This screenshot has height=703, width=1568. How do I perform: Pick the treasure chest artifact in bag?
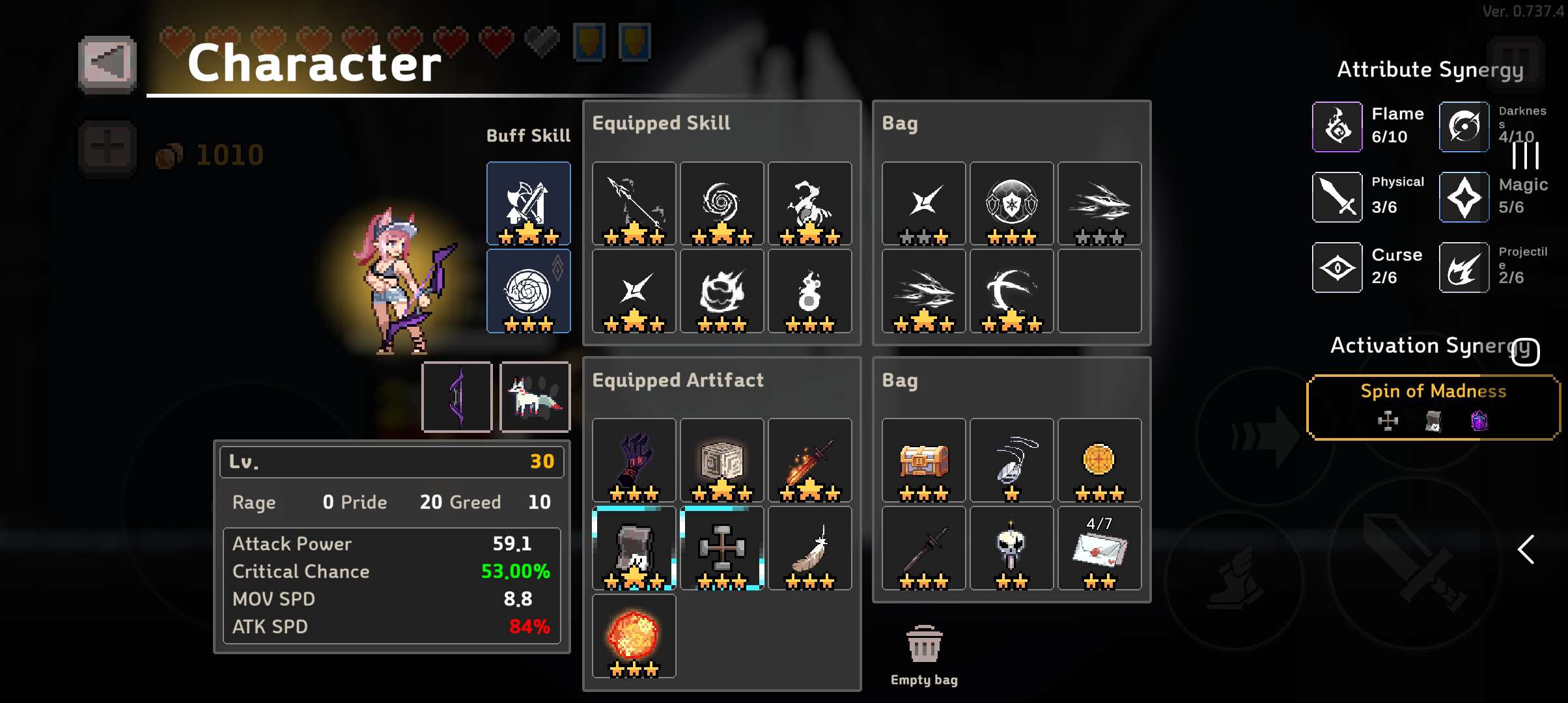(923, 460)
